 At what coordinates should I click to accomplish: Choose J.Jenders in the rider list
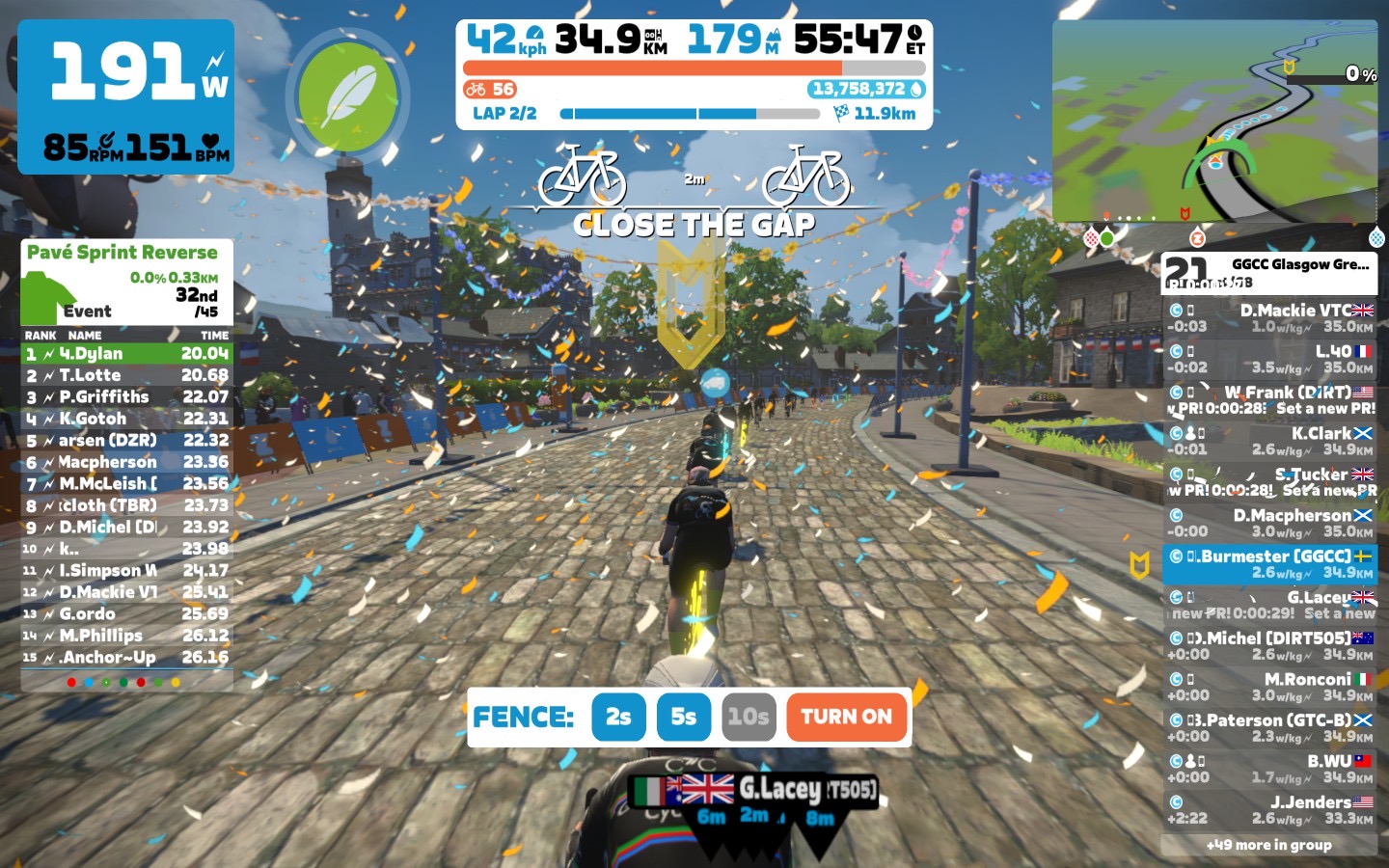tap(1269, 809)
